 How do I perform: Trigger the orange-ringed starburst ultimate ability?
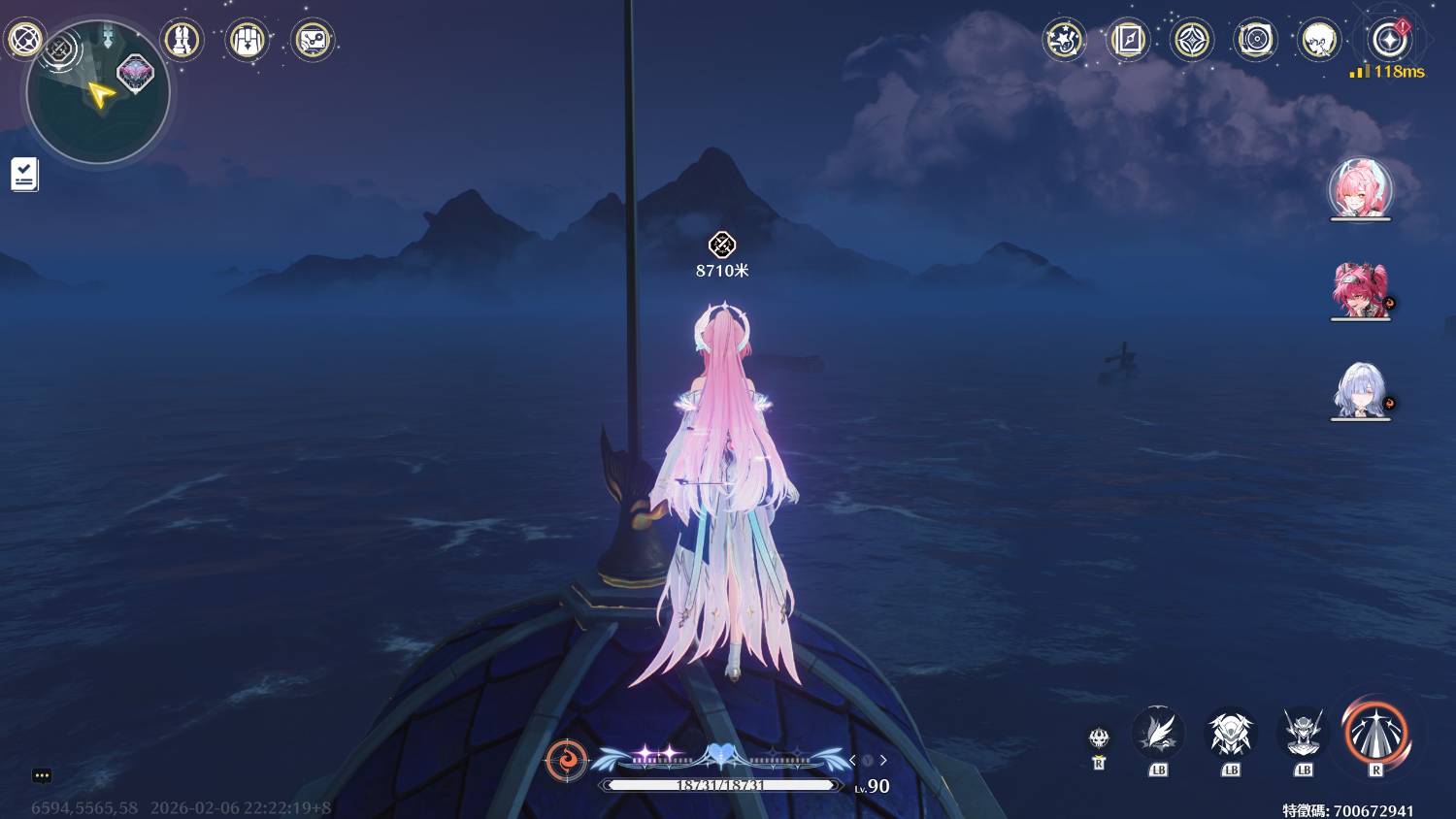pyautogui.click(x=1375, y=734)
